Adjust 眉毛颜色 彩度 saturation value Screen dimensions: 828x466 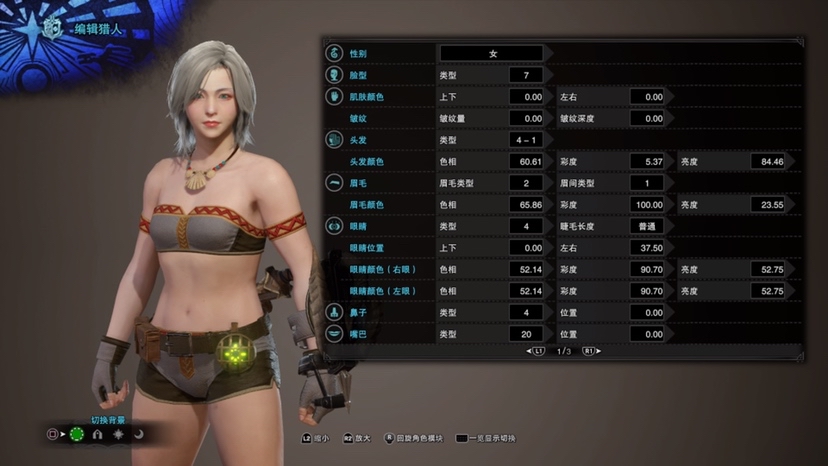click(x=647, y=204)
